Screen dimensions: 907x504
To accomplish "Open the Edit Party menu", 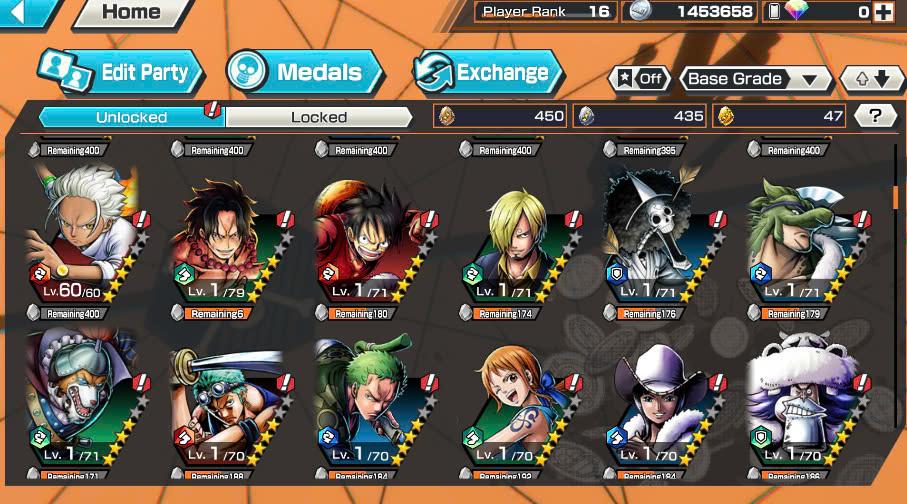I will 122,72.
